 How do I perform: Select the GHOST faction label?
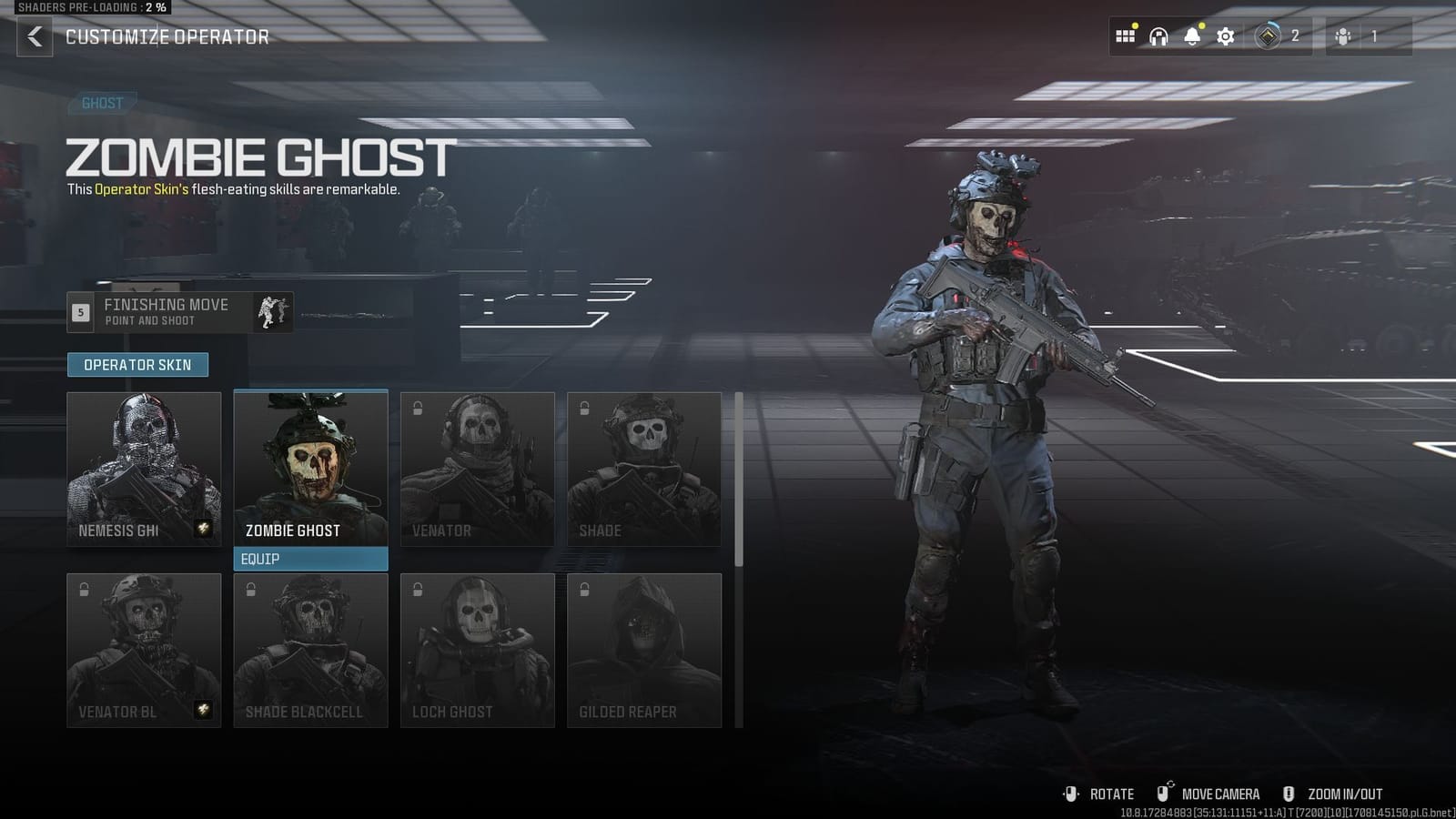[102, 103]
